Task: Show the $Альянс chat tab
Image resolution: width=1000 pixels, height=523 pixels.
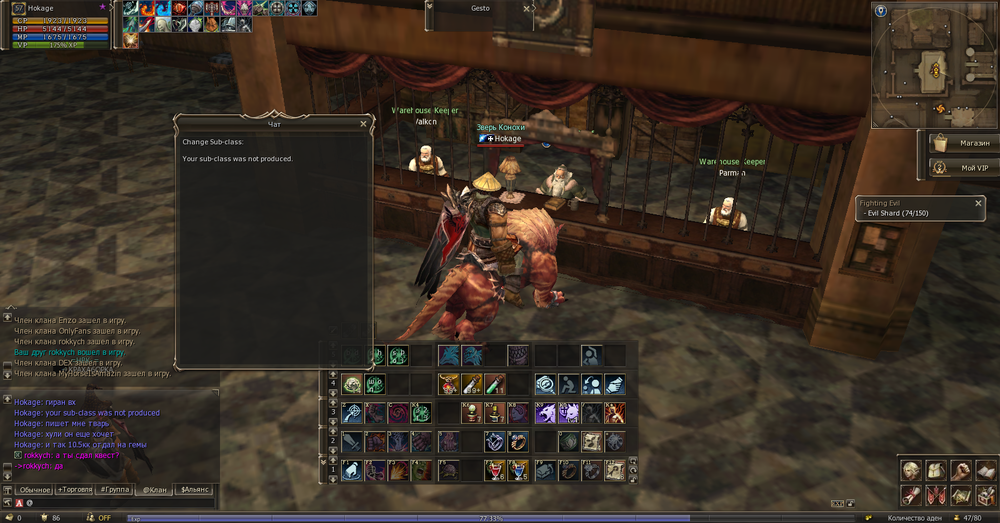Action: coord(194,490)
